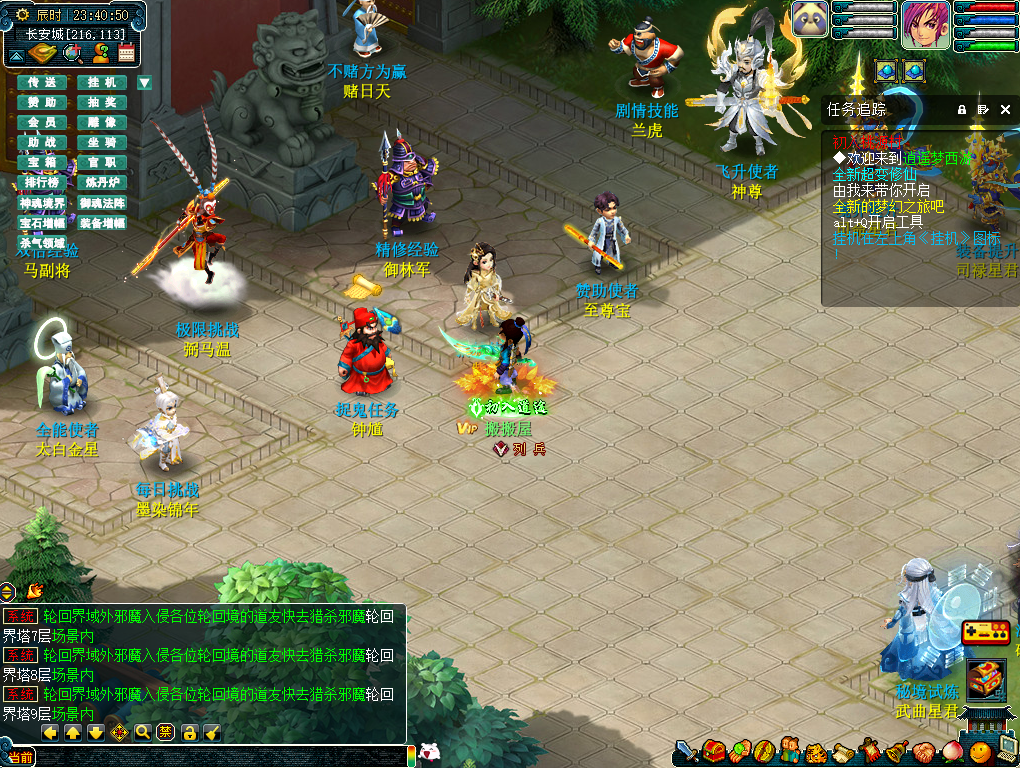This screenshot has width=1020, height=768.
Task: Click the chat message input field
Action: click(220, 757)
